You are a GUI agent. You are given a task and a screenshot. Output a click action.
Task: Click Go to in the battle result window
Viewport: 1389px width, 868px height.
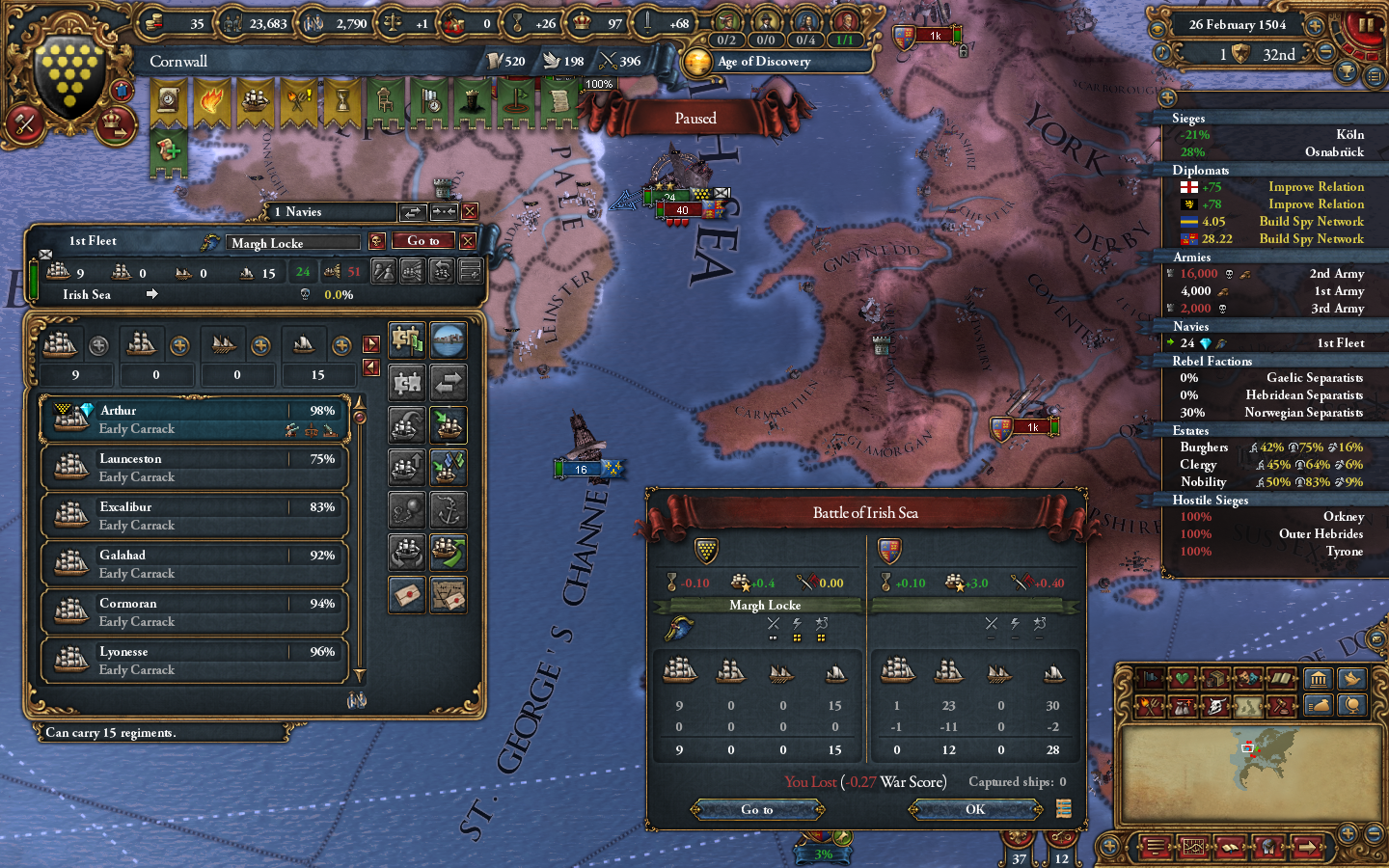point(758,810)
